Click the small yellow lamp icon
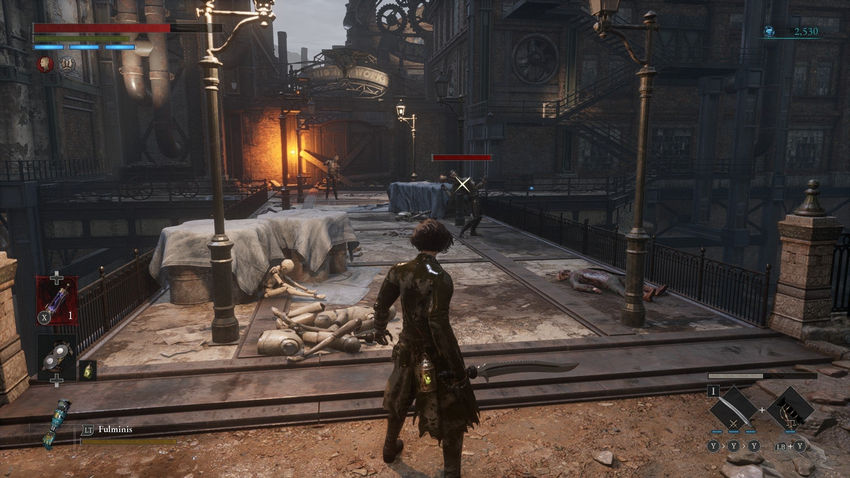This screenshot has width=850, height=478. [x=88, y=370]
